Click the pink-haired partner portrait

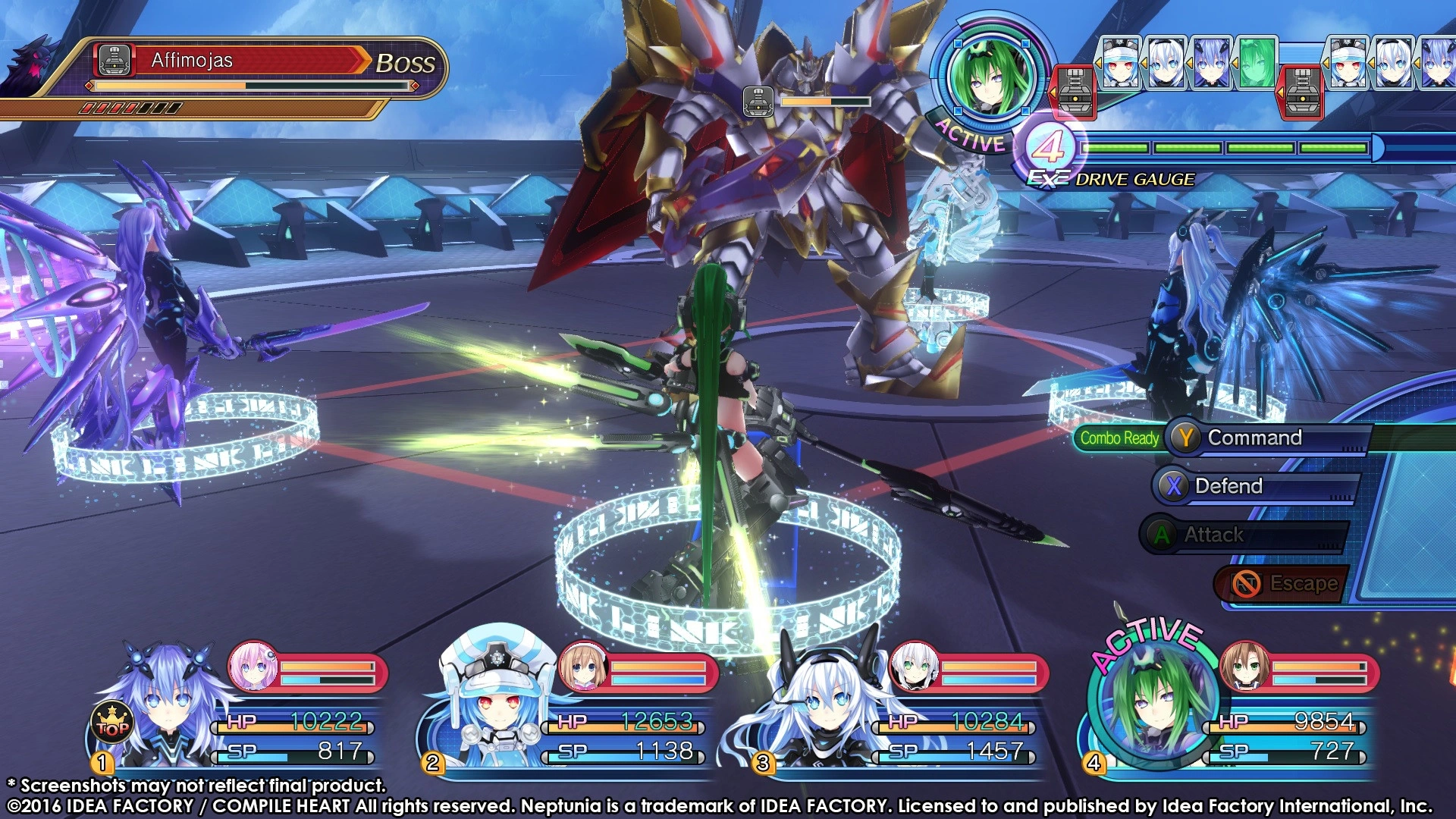click(x=253, y=666)
